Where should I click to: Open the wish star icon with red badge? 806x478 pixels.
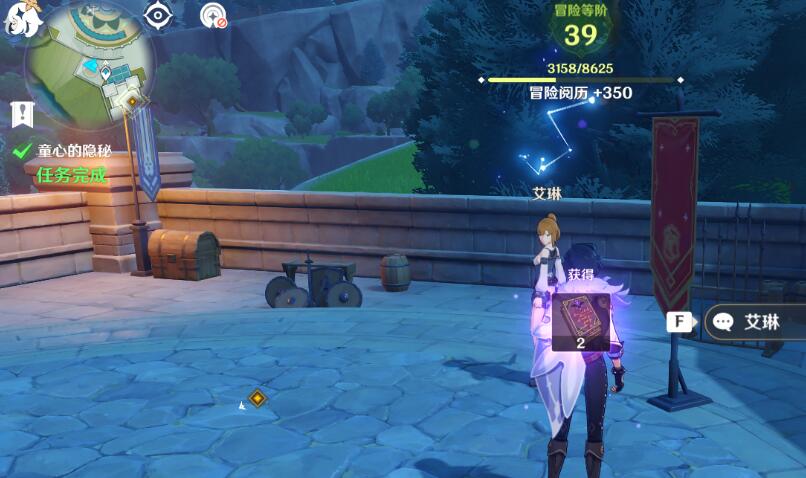[213, 16]
